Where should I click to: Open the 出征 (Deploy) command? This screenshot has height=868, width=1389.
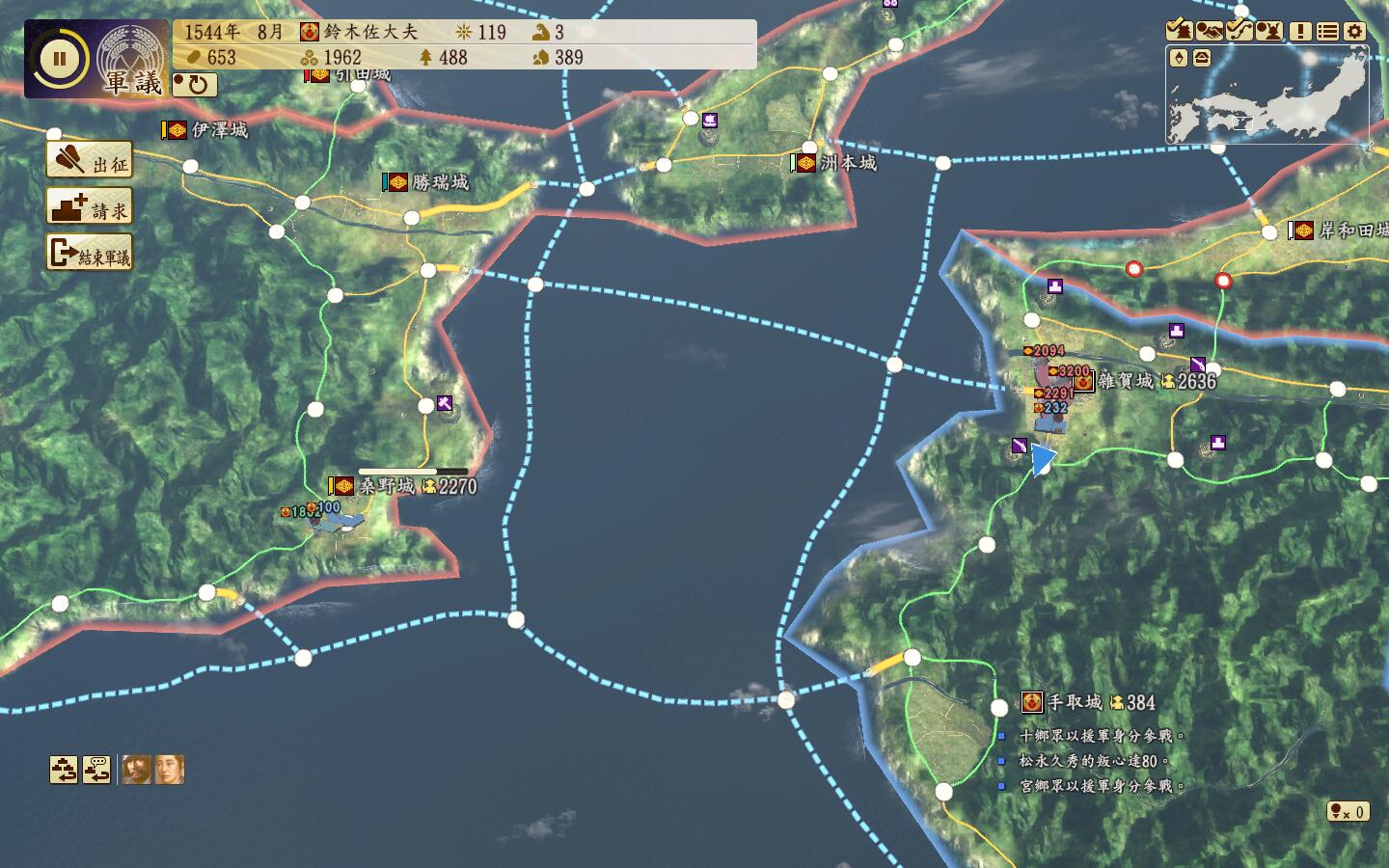(x=90, y=161)
